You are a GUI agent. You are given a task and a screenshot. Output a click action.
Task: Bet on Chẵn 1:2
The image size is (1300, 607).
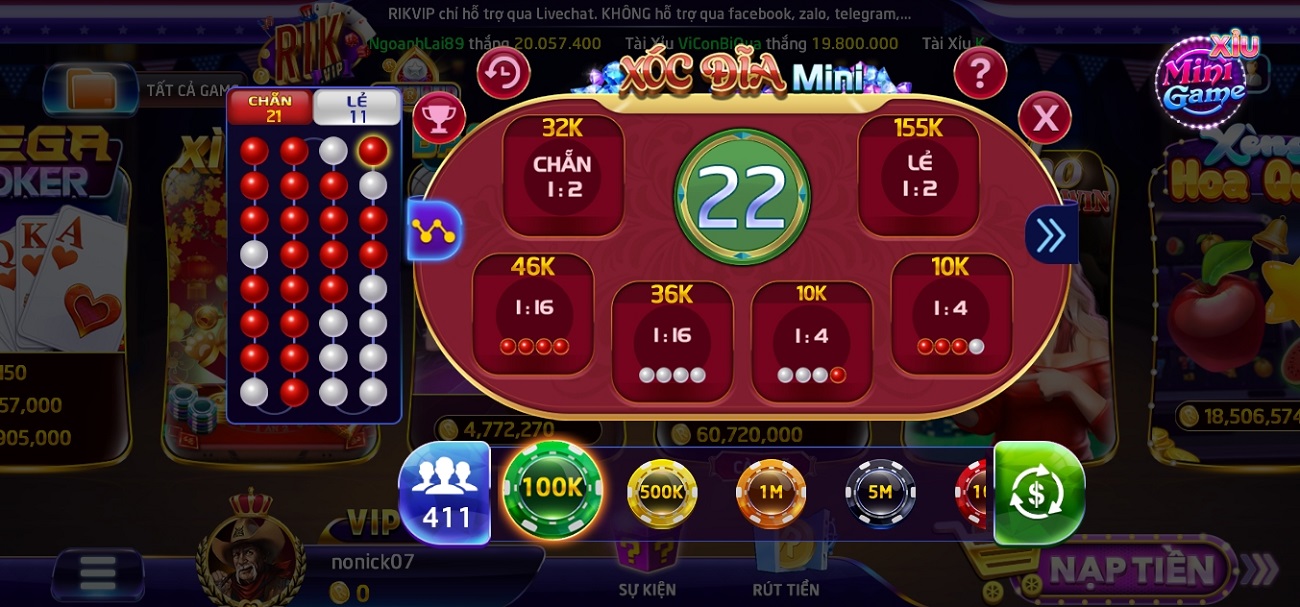562,176
